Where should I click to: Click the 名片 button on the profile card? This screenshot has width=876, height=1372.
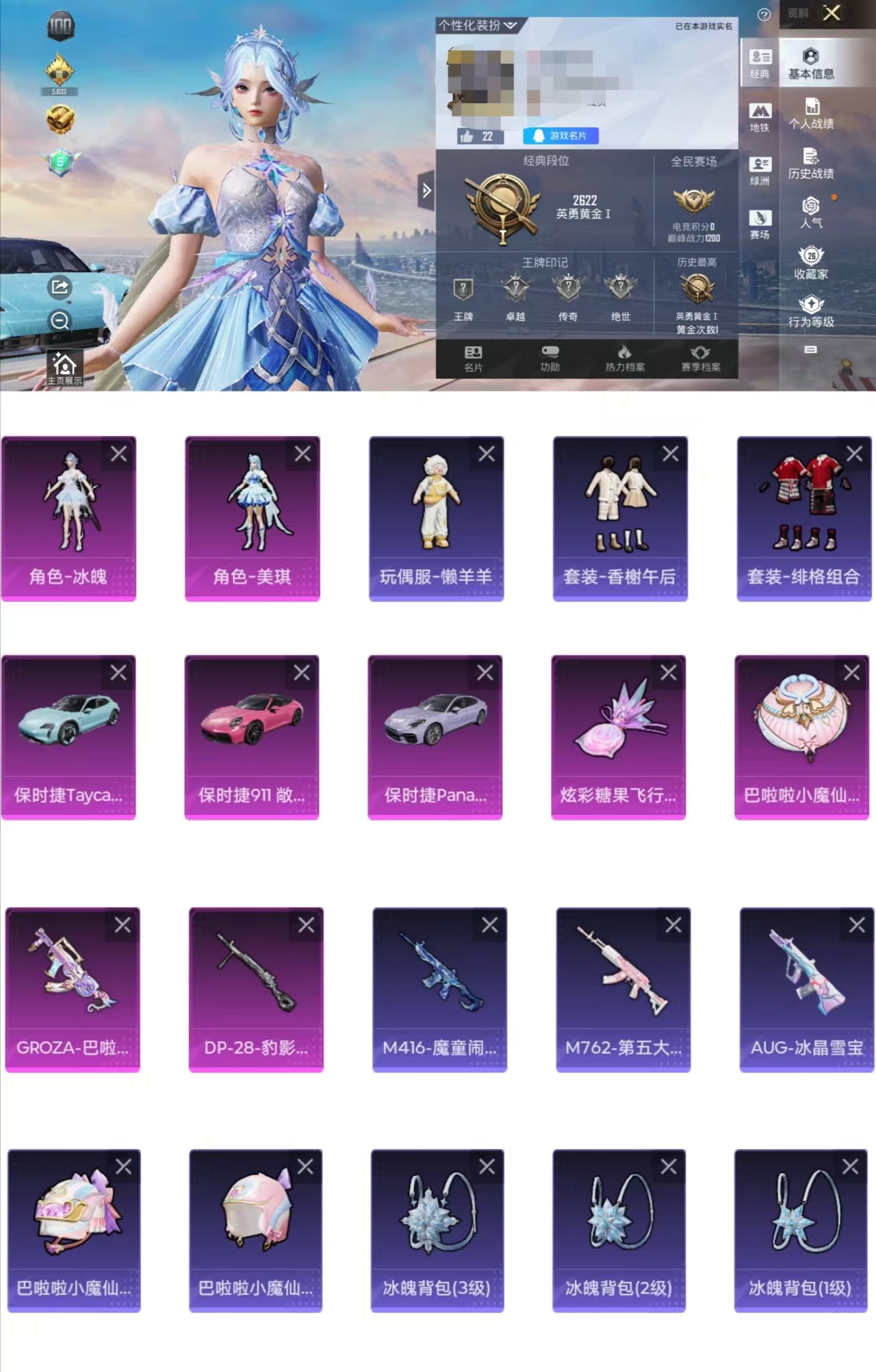tap(474, 360)
